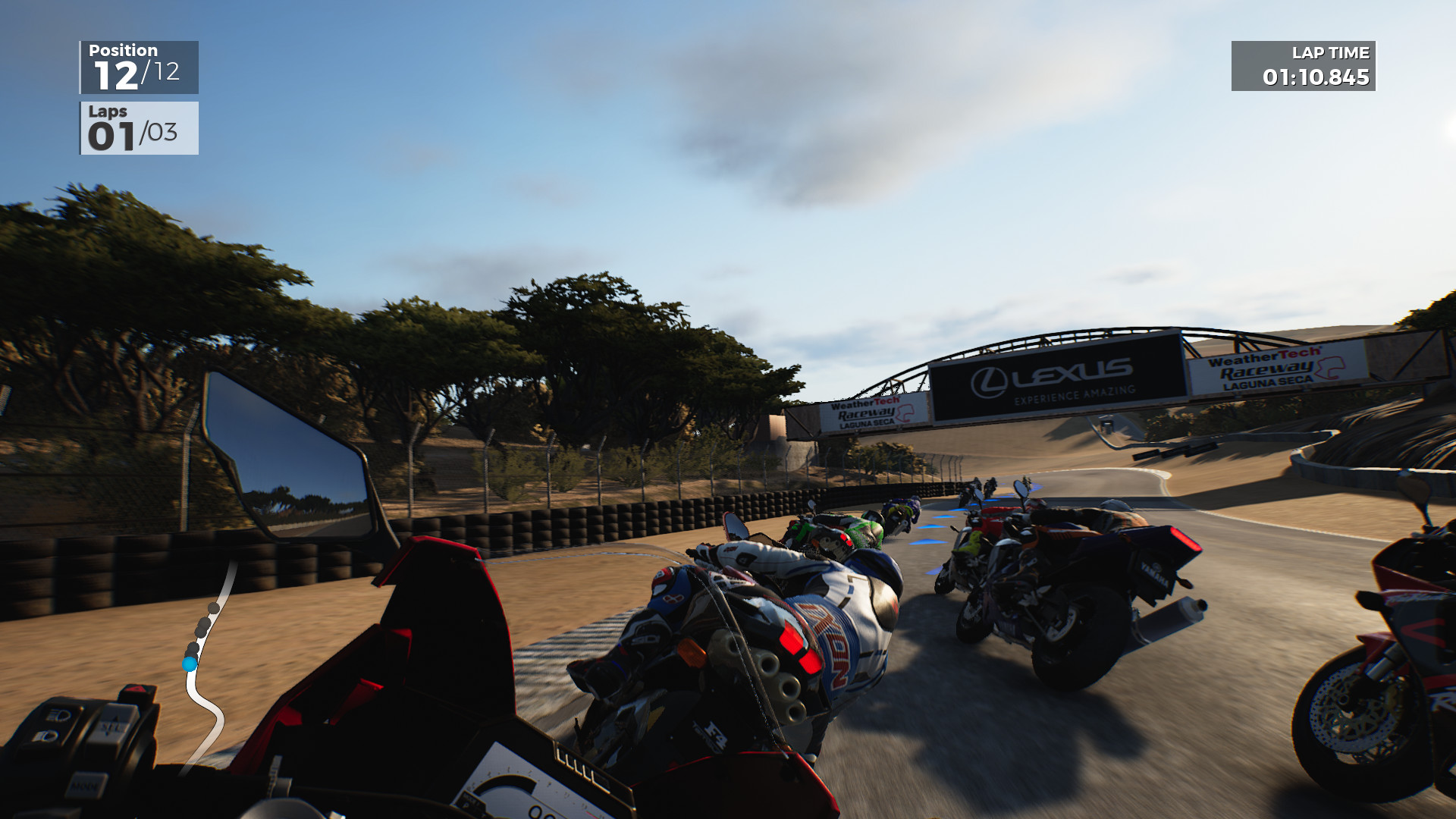The height and width of the screenshot is (819, 1456).
Task: Click the SEL down arrow
Action: pyautogui.click(x=107, y=735)
